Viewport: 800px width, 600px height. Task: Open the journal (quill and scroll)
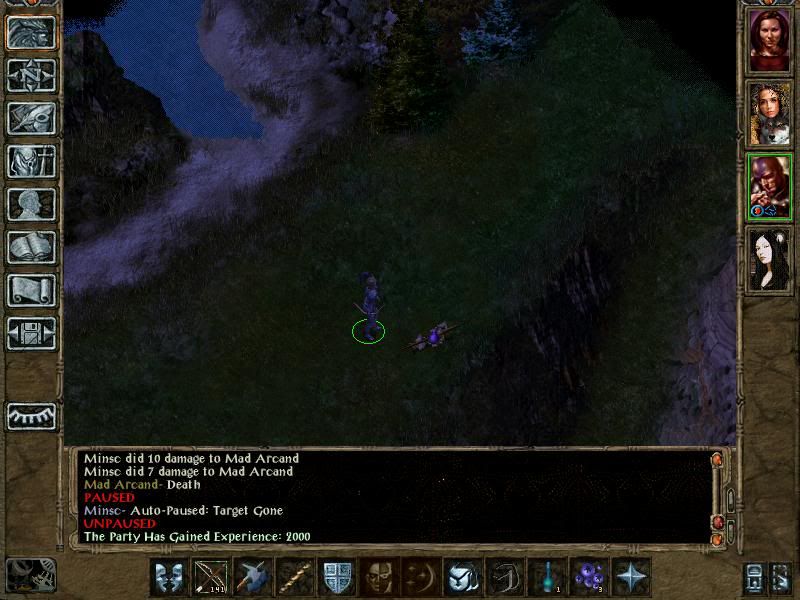31,118
